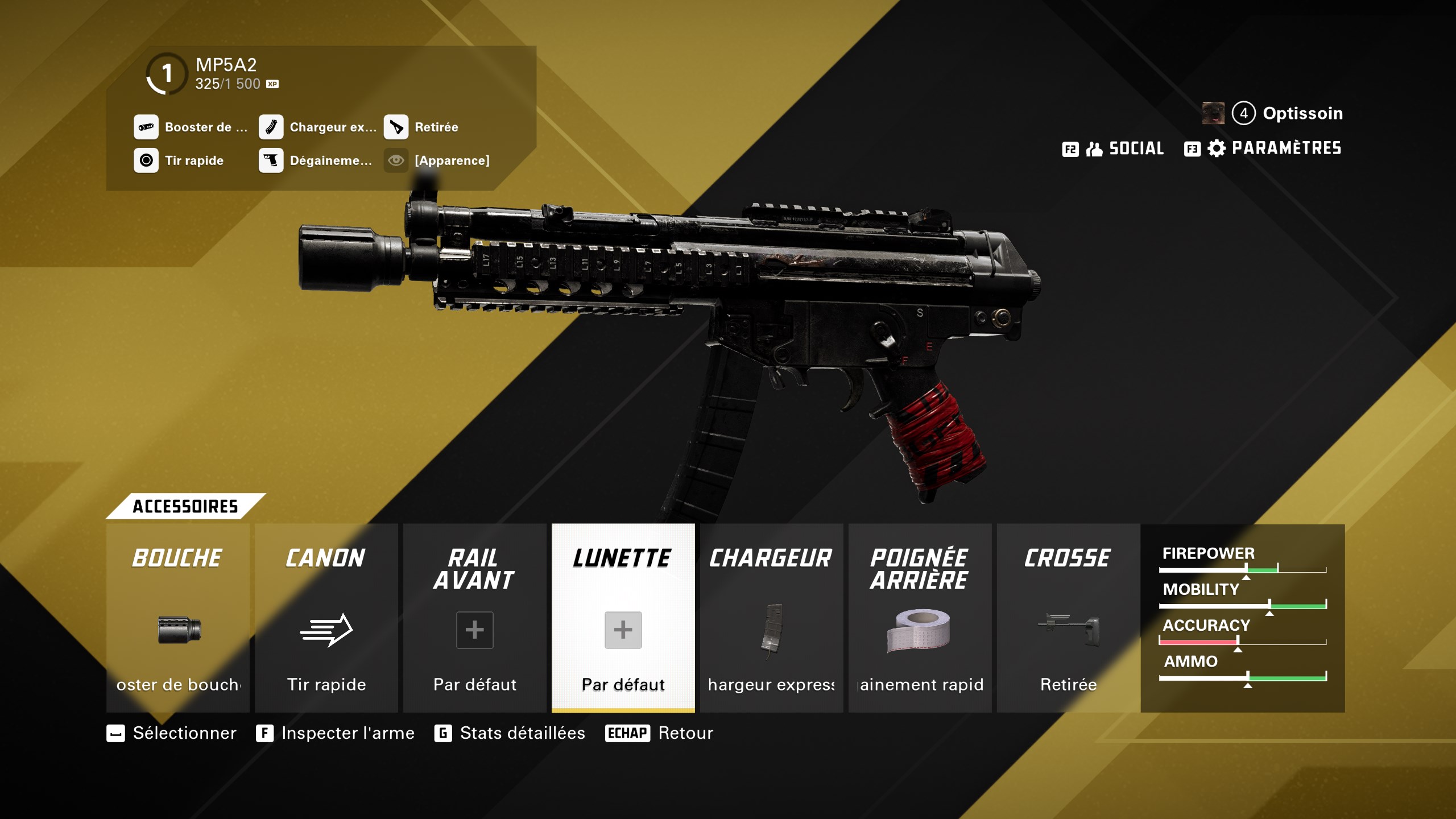Image resolution: width=1456 pixels, height=819 pixels.
Task: Select the Booster de bouche attachment icon
Action: pyautogui.click(x=146, y=127)
